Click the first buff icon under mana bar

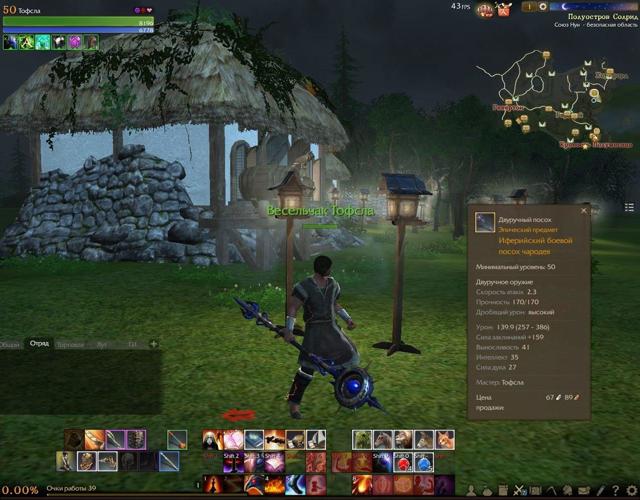pyautogui.click(x=11, y=42)
